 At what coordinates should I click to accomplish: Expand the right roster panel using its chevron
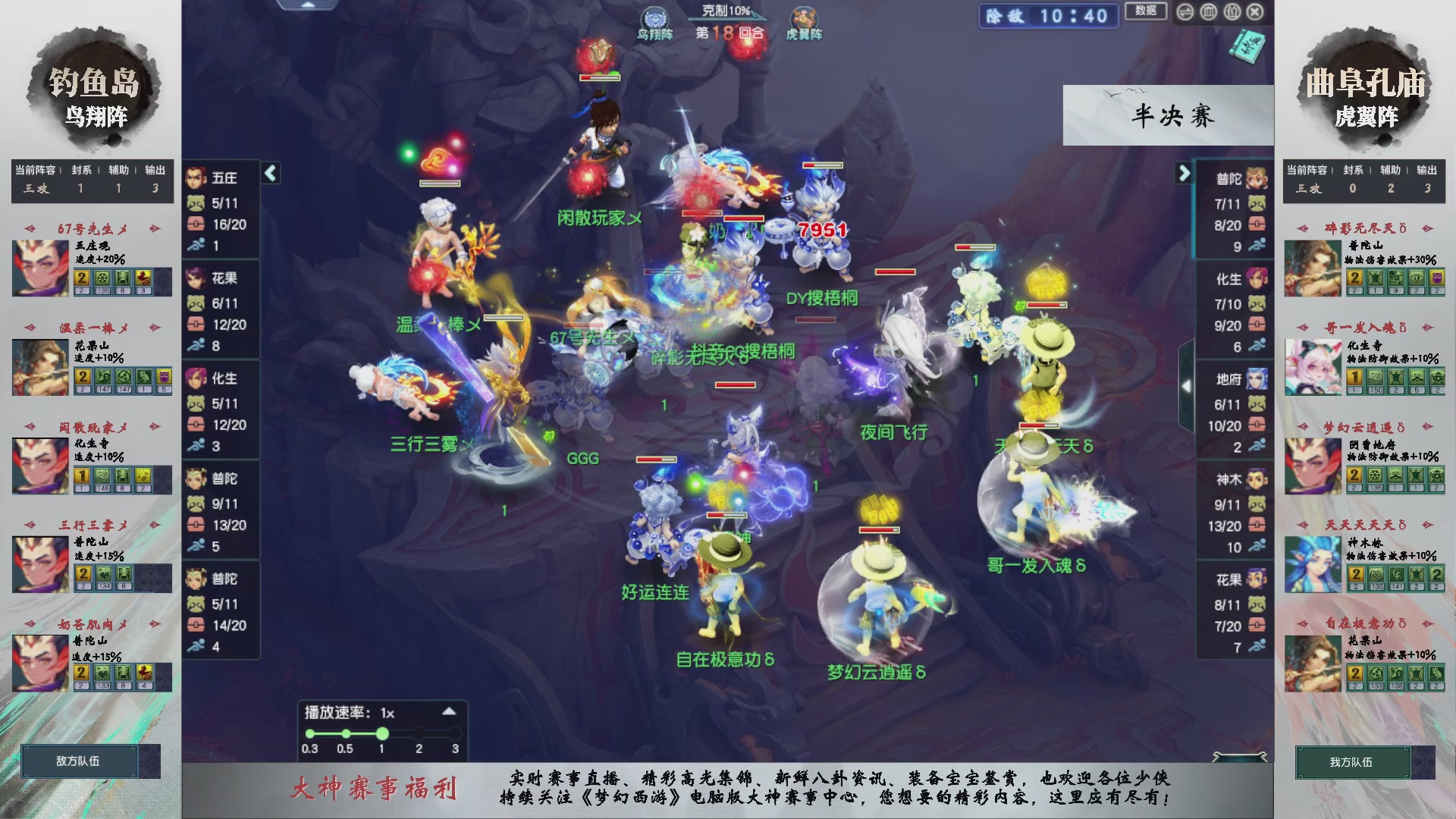coord(1185,172)
